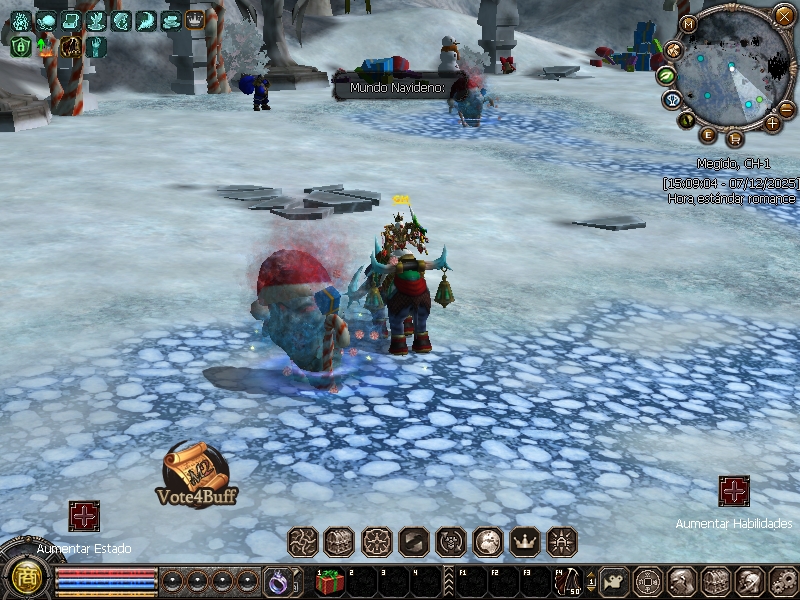The image size is (800, 600).
Task: Click the white crown buff icon
Action: tap(195, 20)
